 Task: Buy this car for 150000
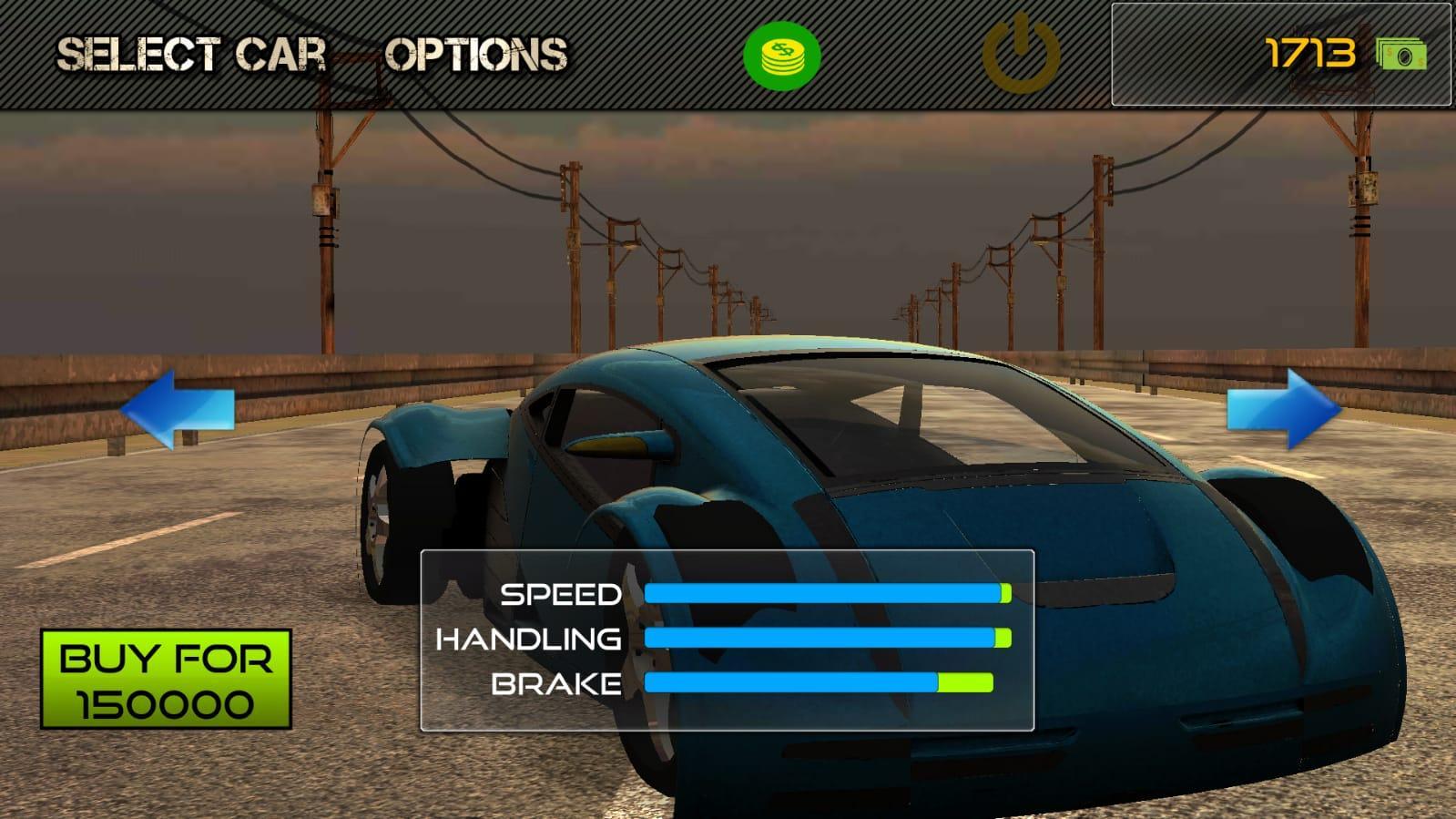166,680
